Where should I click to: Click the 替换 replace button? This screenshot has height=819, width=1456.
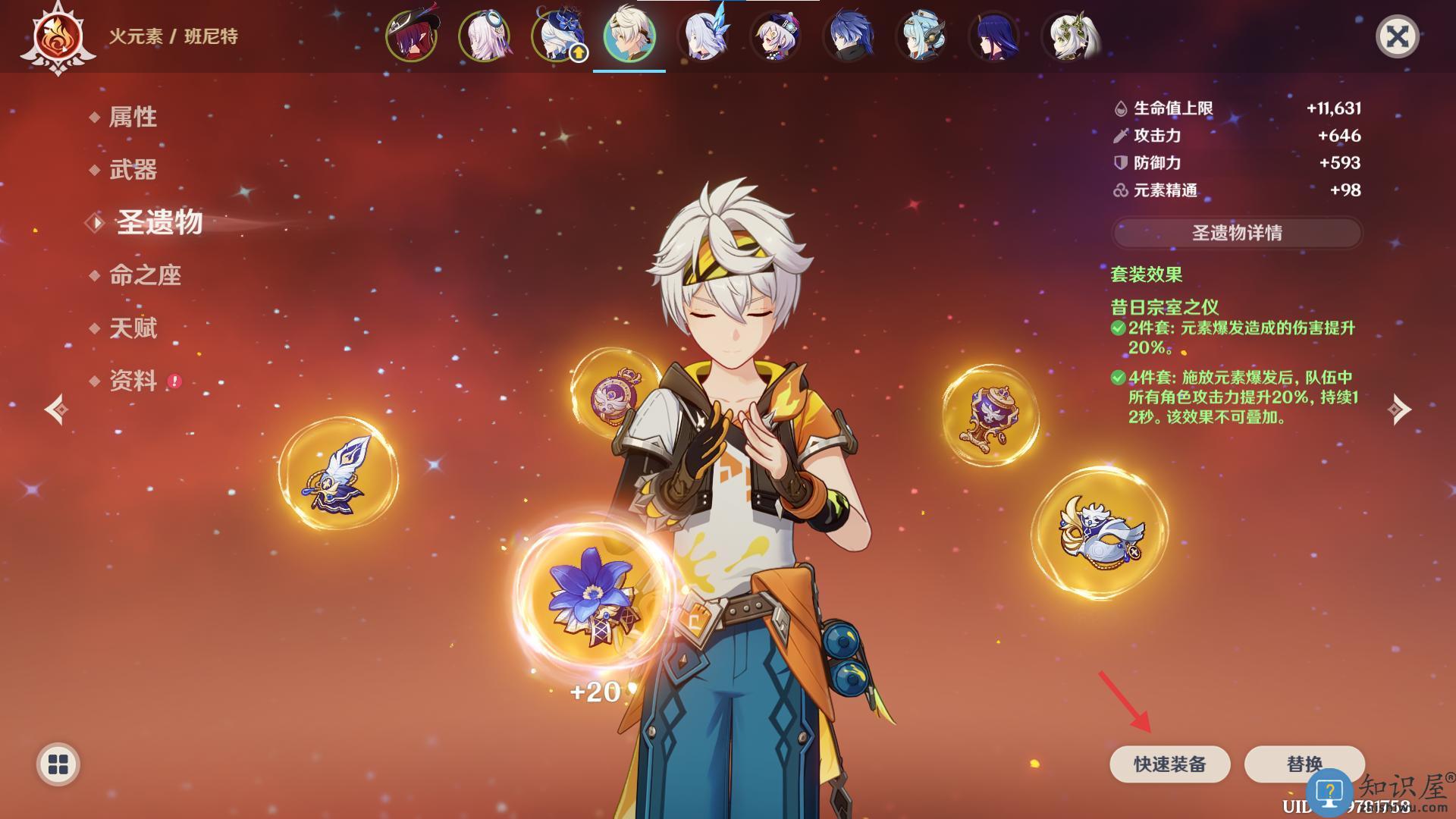point(1304,764)
